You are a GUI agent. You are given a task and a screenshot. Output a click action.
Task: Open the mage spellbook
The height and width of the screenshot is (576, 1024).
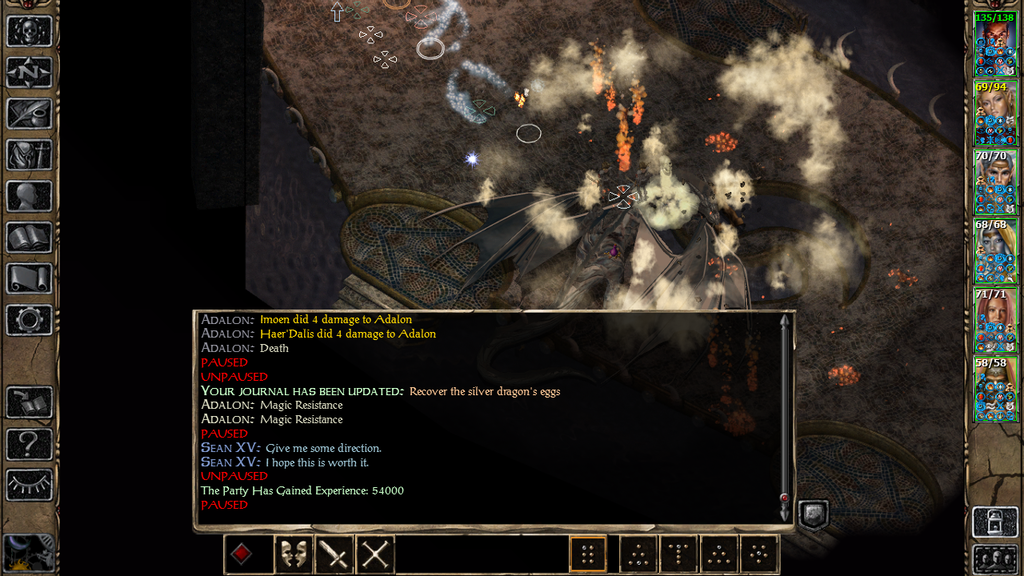[x=29, y=237]
